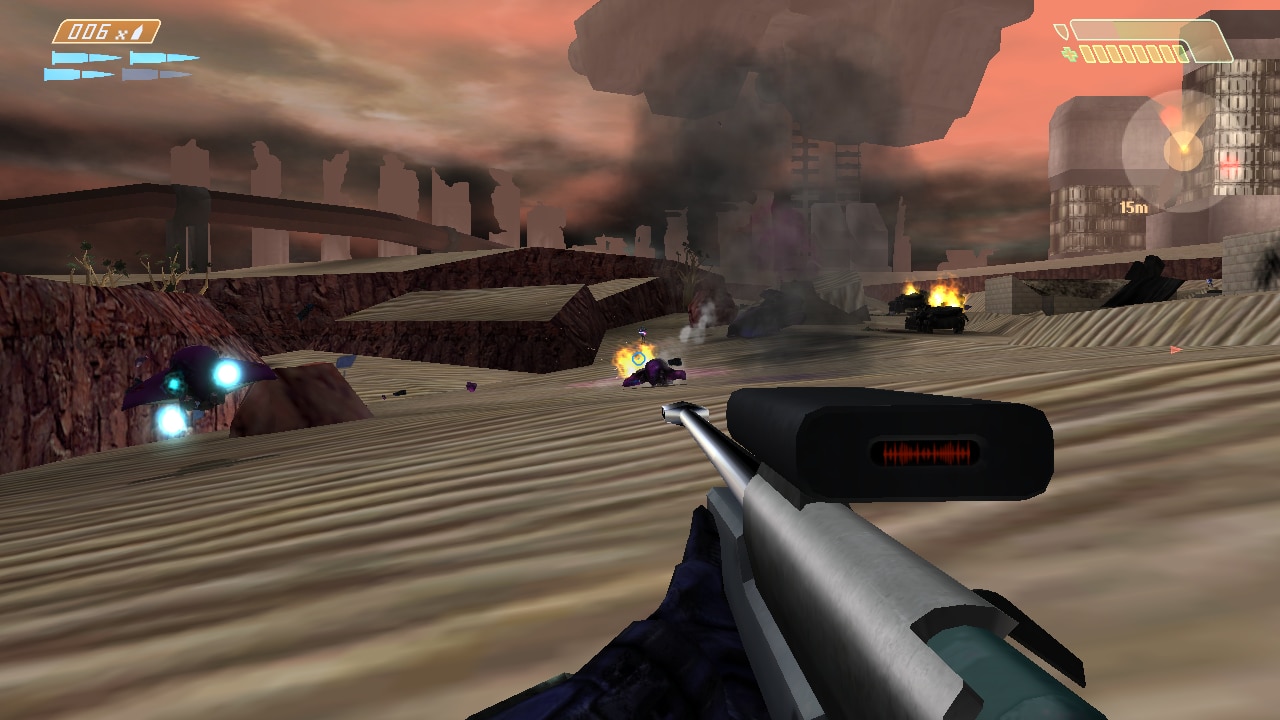Select the second plasma grenade indicator
Screen dimensions: 1280x720
pos(163,57)
